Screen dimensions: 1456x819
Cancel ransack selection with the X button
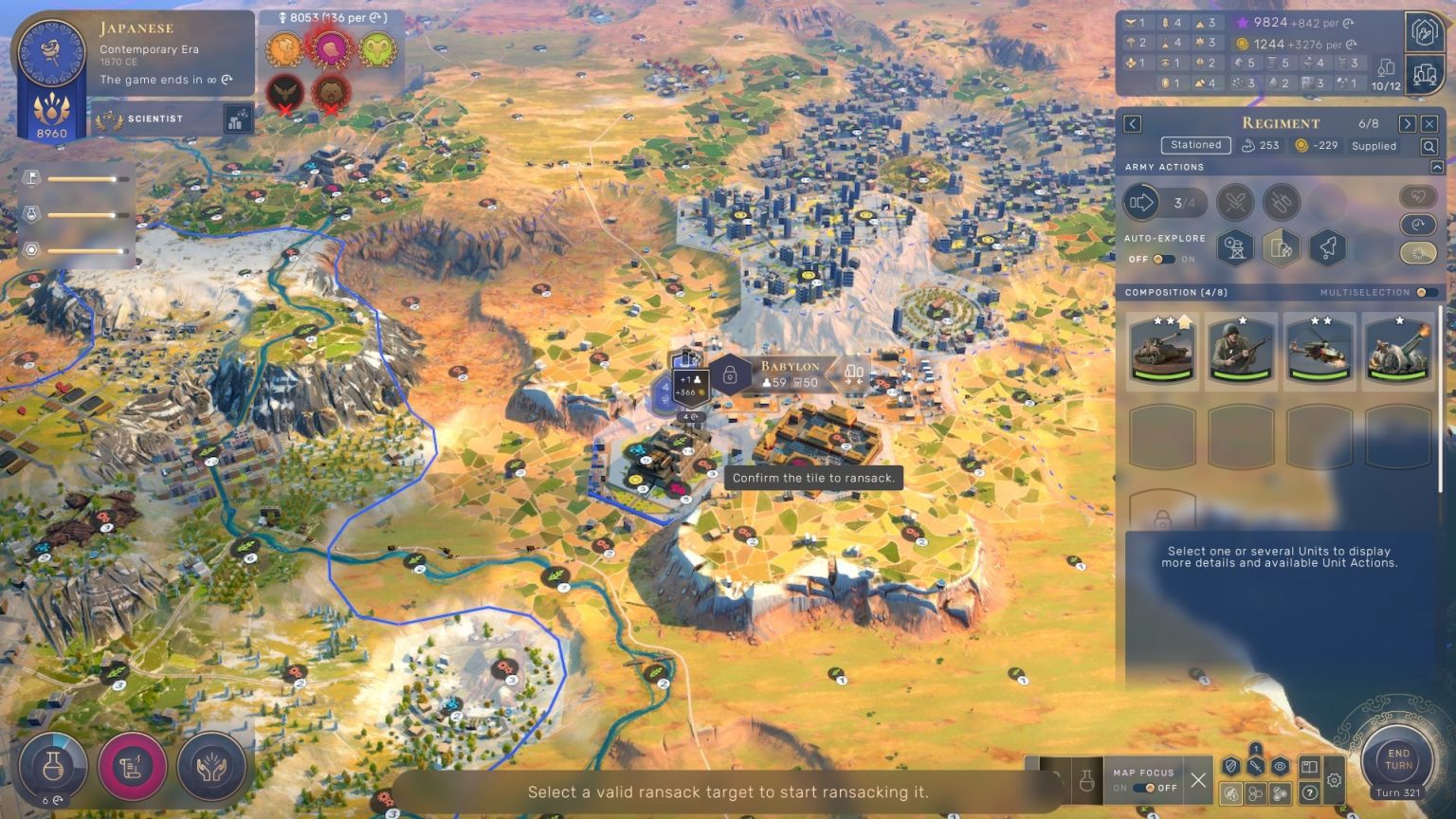1198,780
